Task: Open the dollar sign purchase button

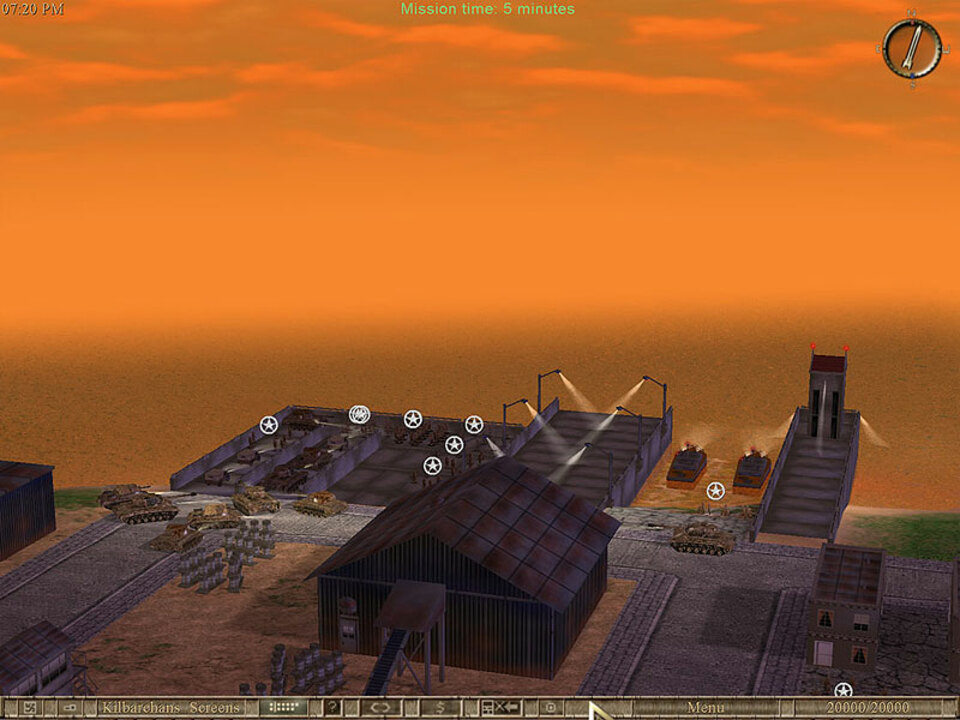Action: pyautogui.click(x=441, y=708)
